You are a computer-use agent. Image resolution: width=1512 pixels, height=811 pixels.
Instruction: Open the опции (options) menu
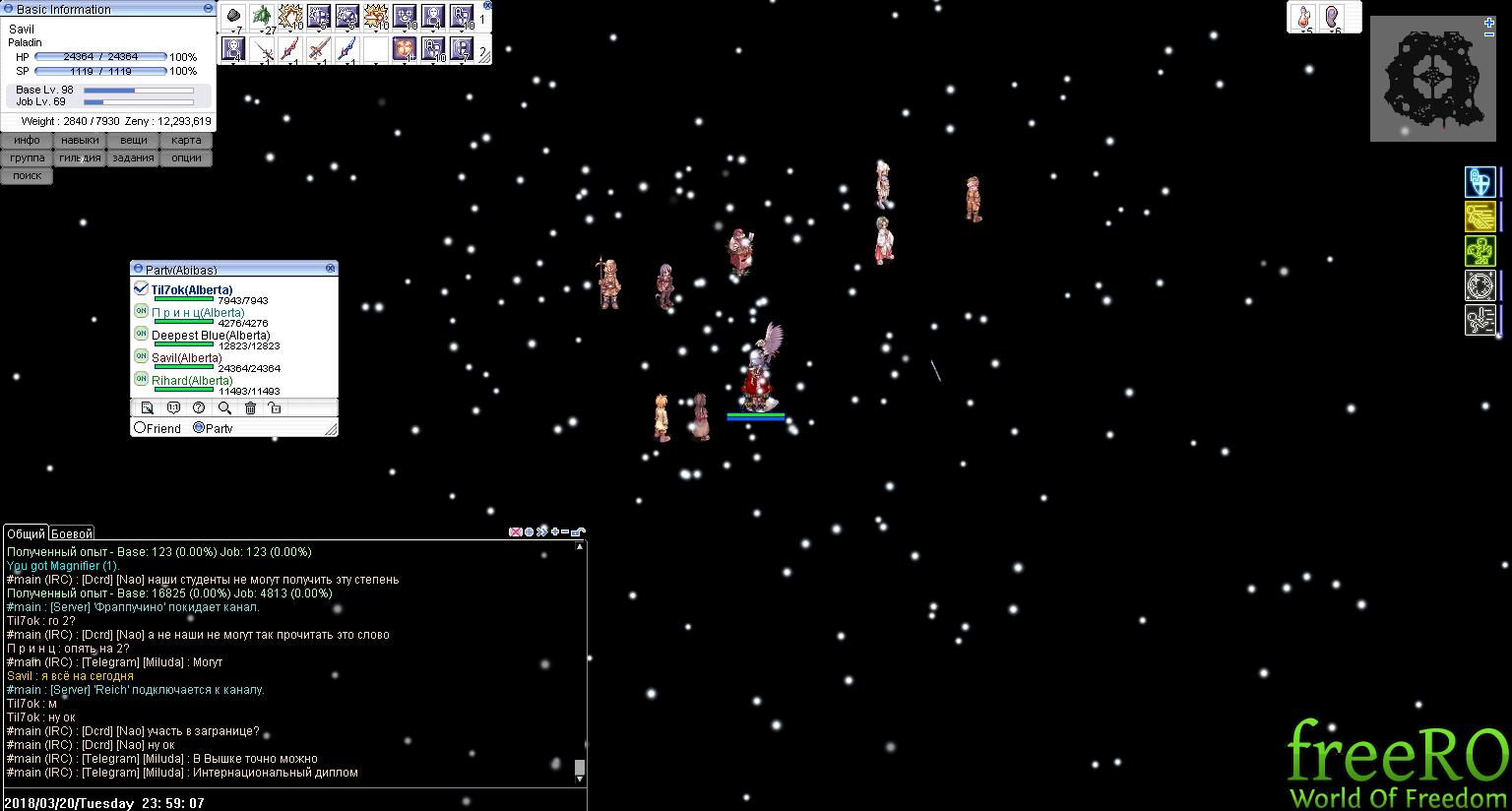[186, 157]
